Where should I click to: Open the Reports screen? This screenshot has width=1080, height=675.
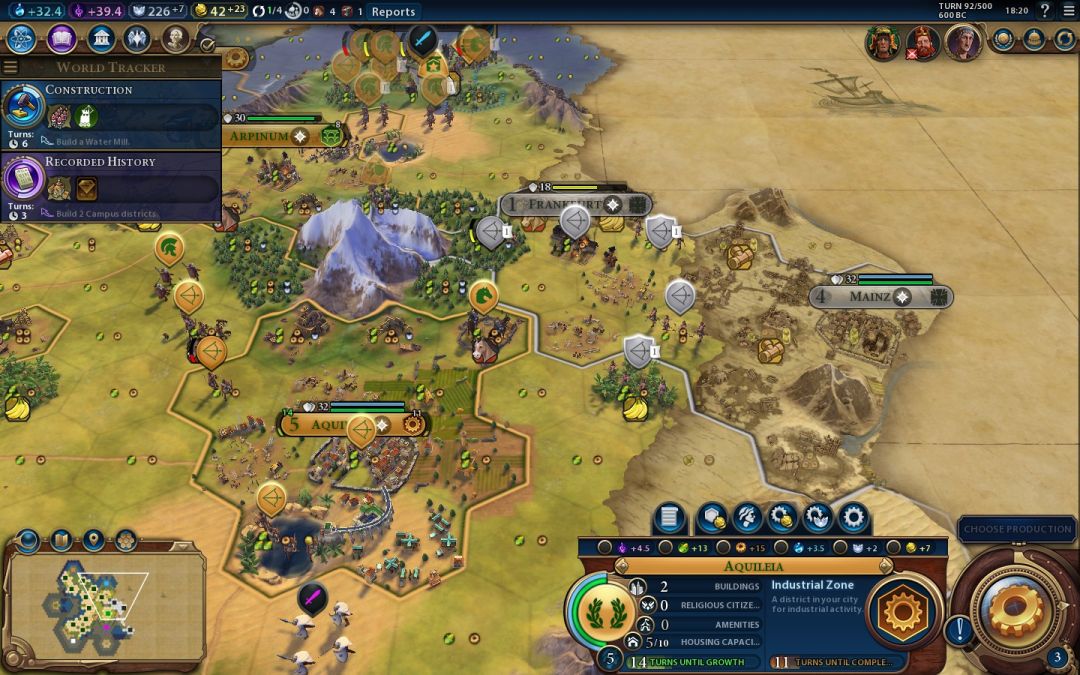393,12
